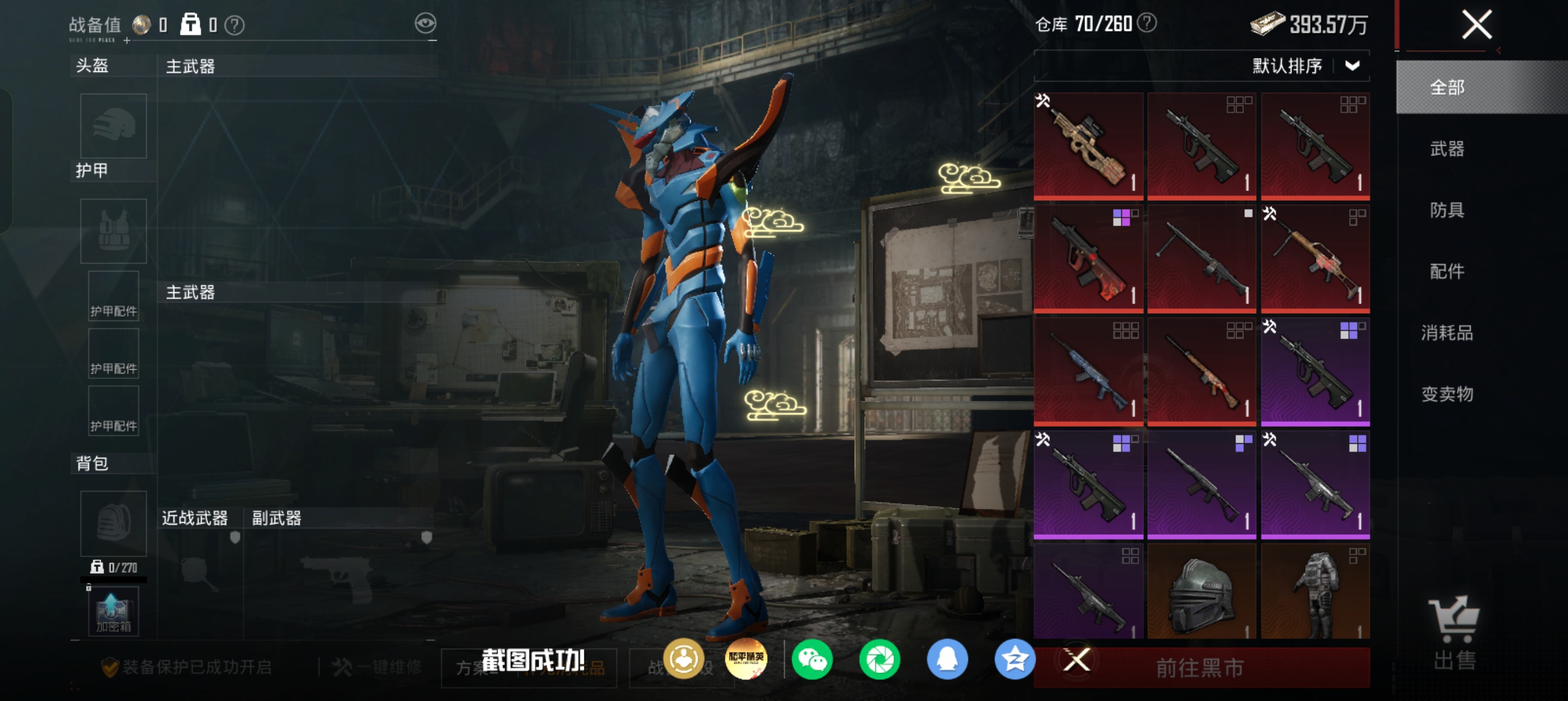
Task: Click the 一键维修 repair-all button
Action: coord(377,668)
